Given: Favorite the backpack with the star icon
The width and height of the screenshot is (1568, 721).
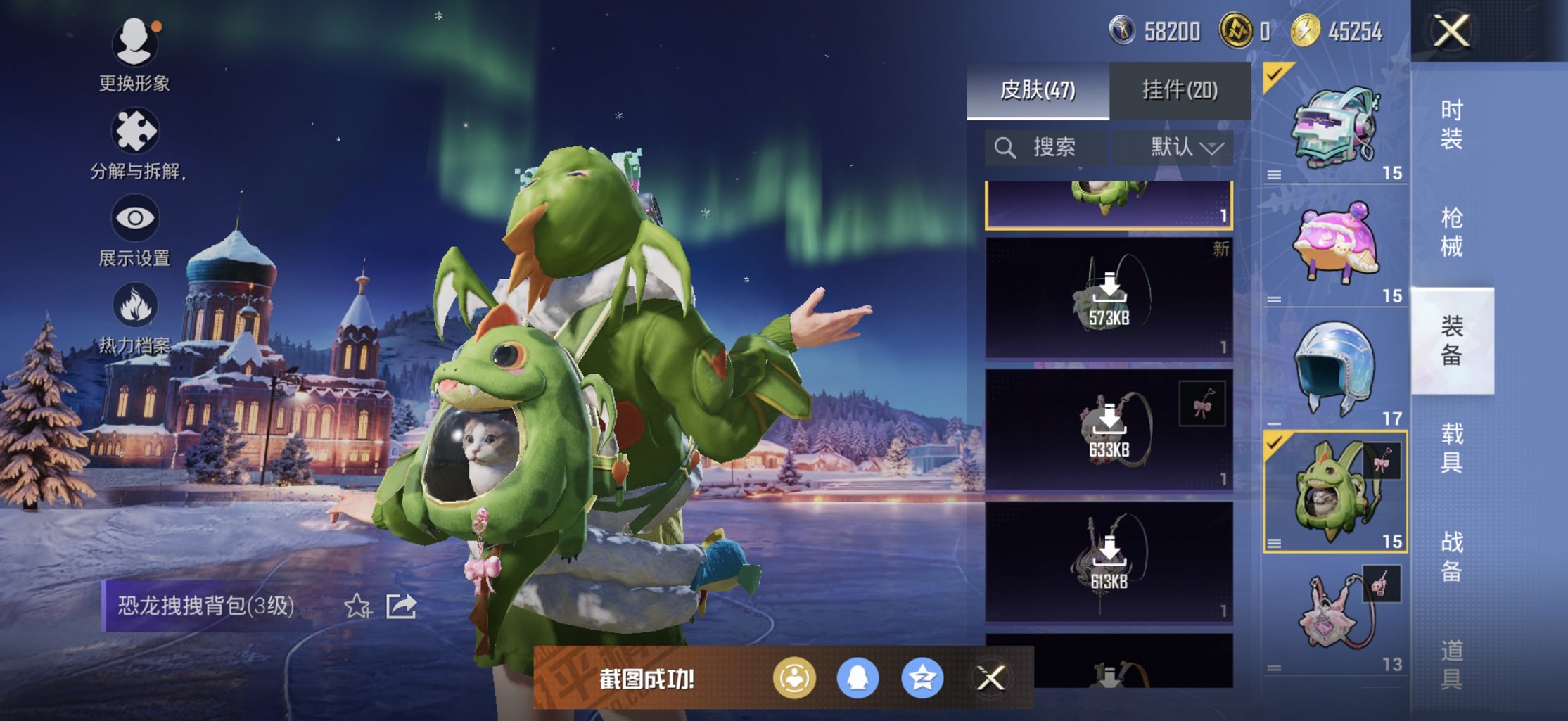Looking at the screenshot, I should [357, 606].
